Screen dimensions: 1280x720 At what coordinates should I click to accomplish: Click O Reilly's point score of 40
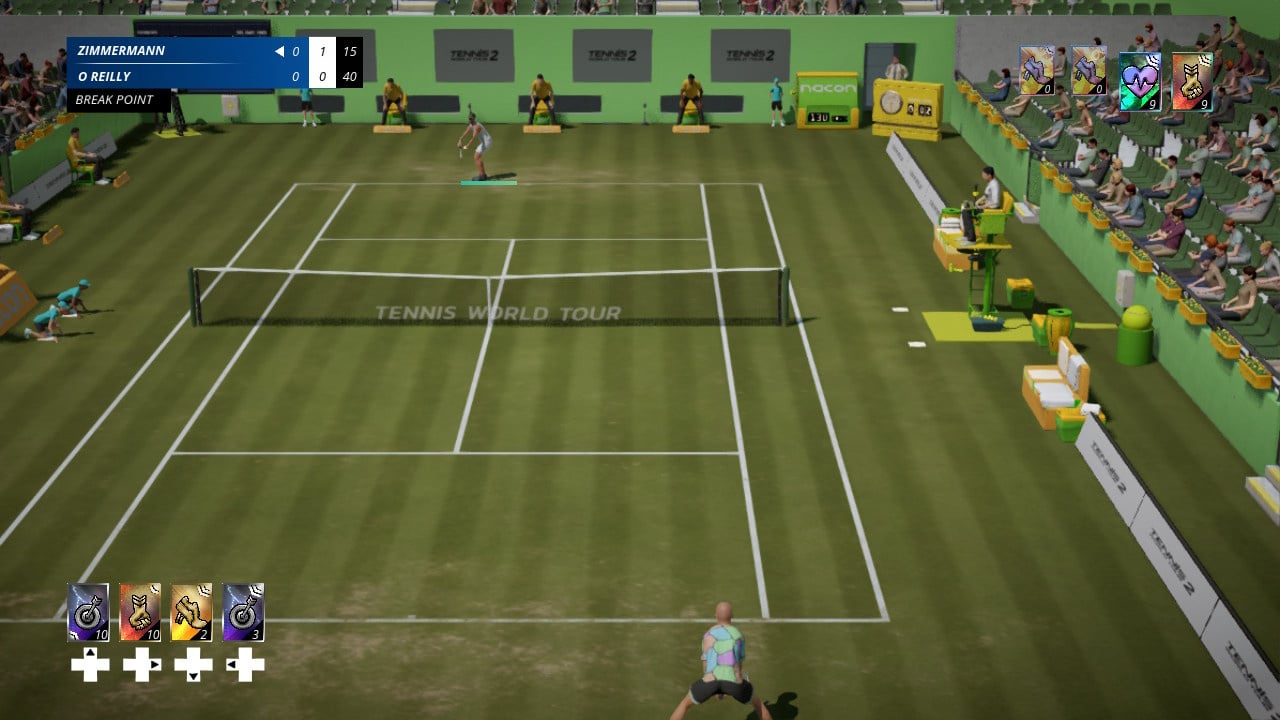pyautogui.click(x=349, y=76)
